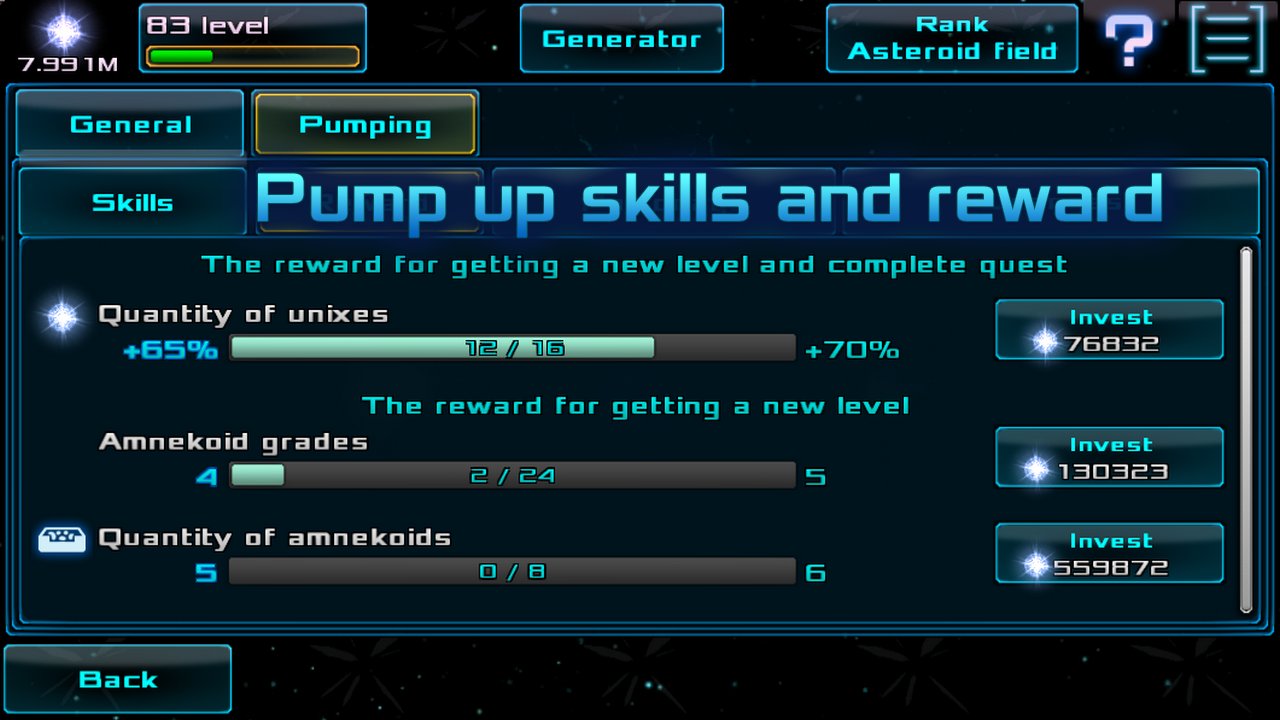Invest 130323 in Amnekoid grades
The width and height of the screenshot is (1280, 720).
click(1109, 458)
